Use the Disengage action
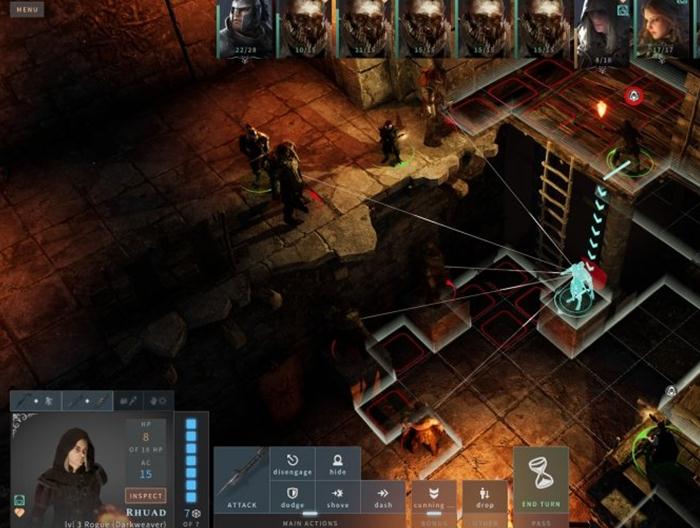Viewport: 700px width, 528px height. 292,464
